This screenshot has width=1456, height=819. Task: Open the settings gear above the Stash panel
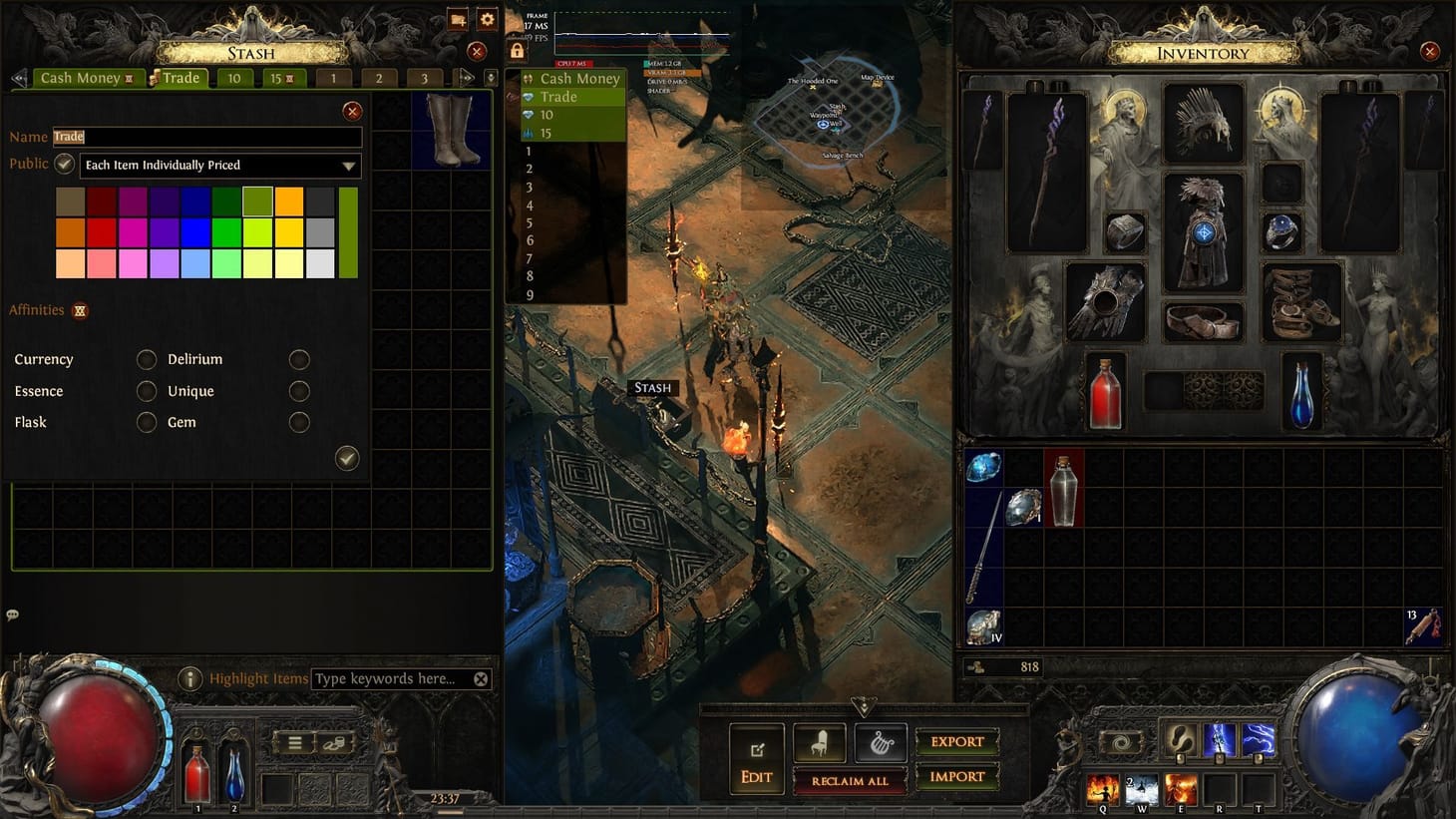[486, 19]
